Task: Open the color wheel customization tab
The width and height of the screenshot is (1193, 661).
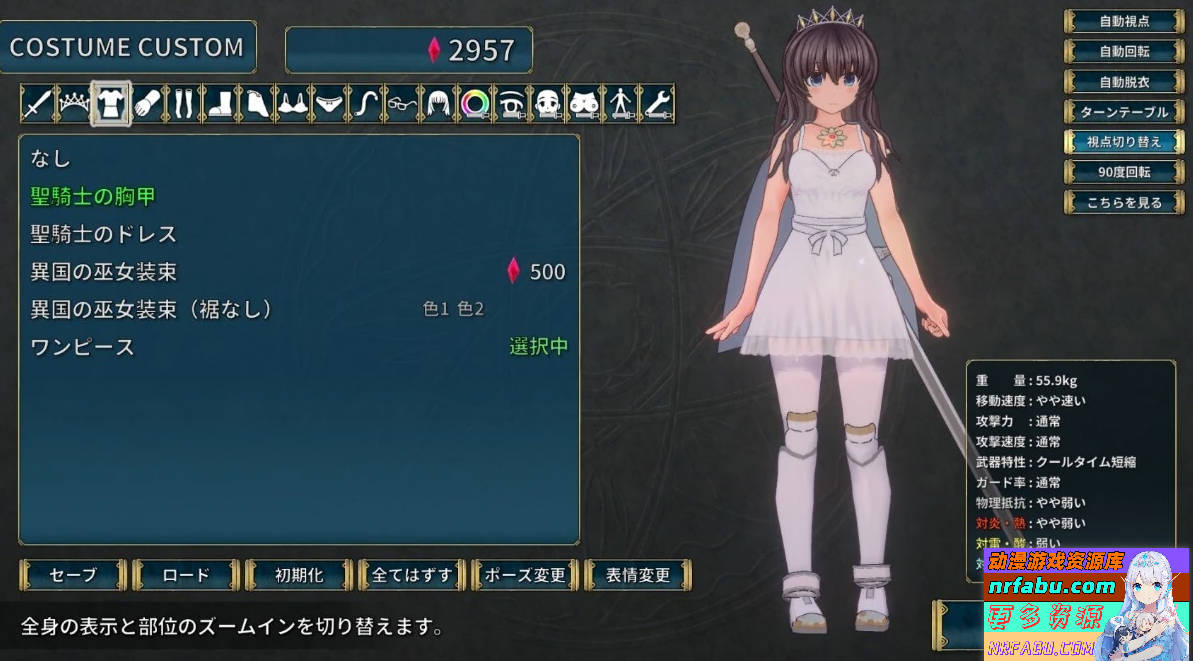Action: click(473, 104)
